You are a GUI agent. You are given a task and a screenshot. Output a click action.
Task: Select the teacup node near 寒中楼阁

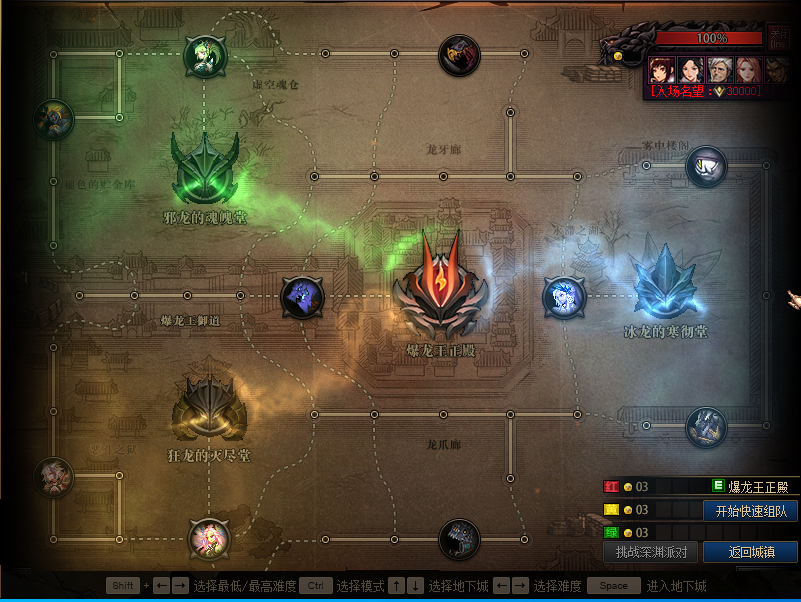pos(706,166)
